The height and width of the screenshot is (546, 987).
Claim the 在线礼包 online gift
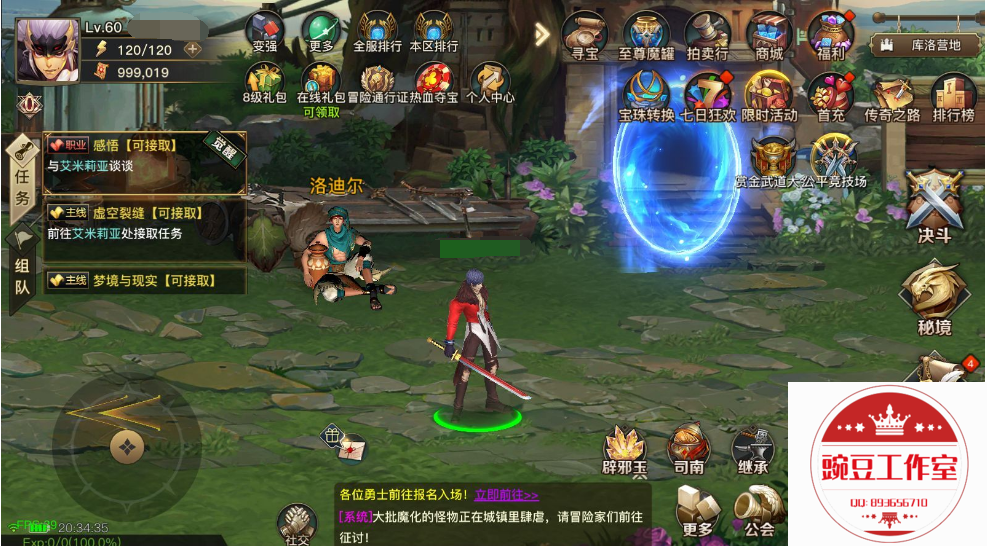pos(321,82)
